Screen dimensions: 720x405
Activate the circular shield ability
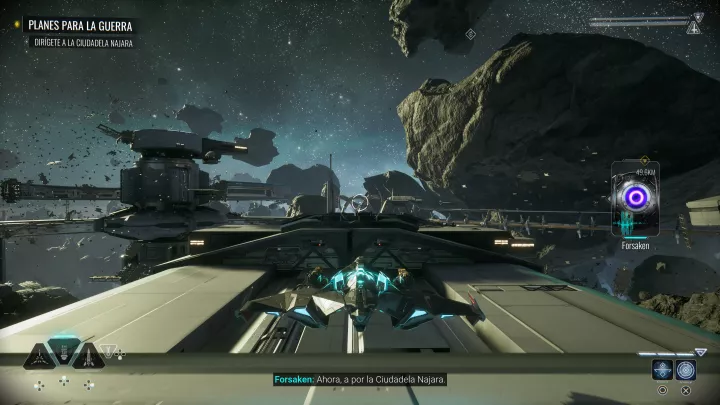point(685,369)
